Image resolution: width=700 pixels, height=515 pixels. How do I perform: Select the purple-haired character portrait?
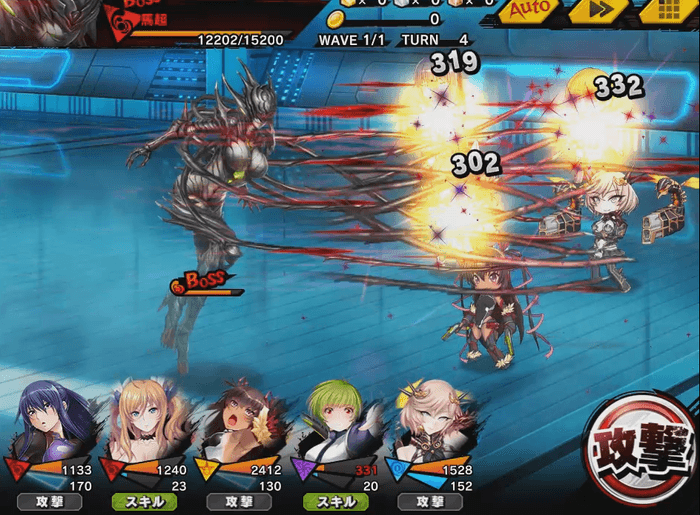tap(58, 421)
